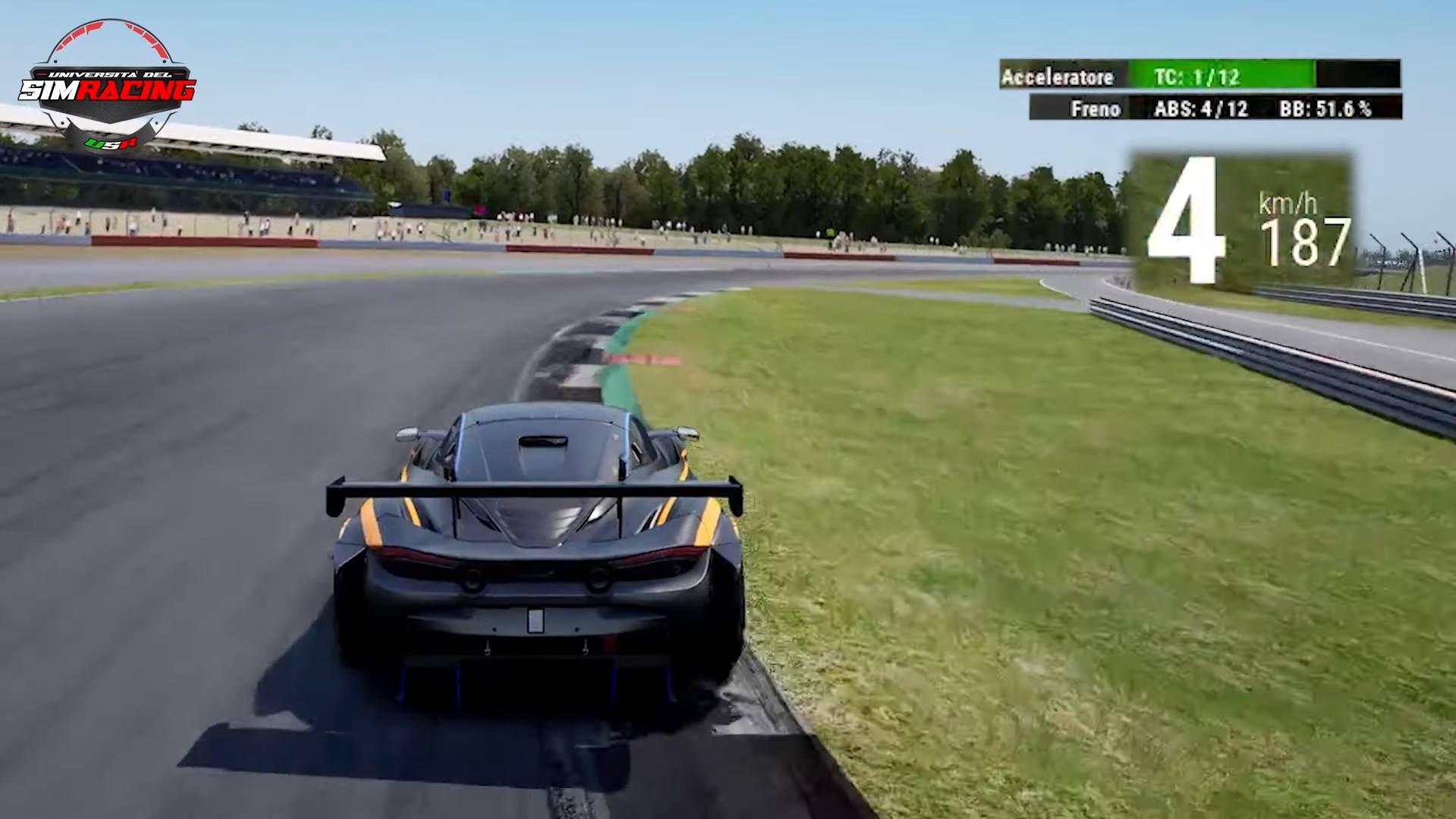Click the Freno label
This screenshot has height=819, width=1456.
point(1096,109)
